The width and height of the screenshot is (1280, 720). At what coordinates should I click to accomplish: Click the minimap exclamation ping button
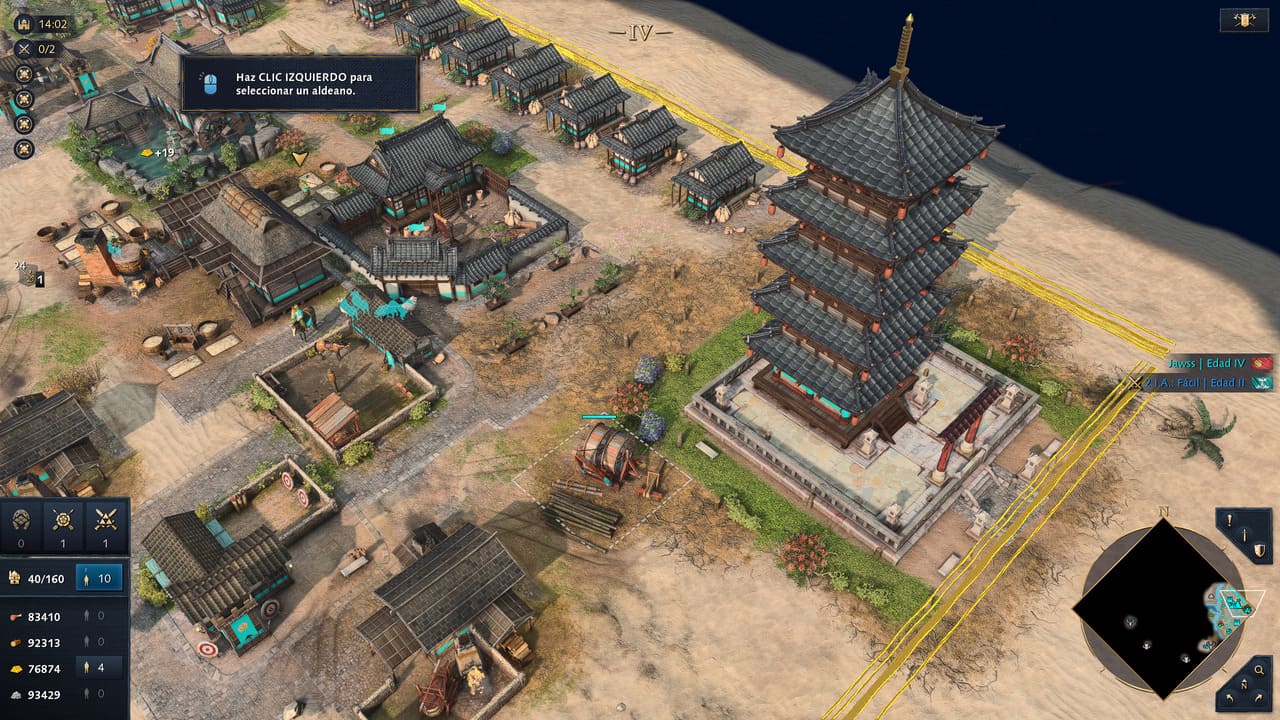pyautogui.click(x=1230, y=521)
